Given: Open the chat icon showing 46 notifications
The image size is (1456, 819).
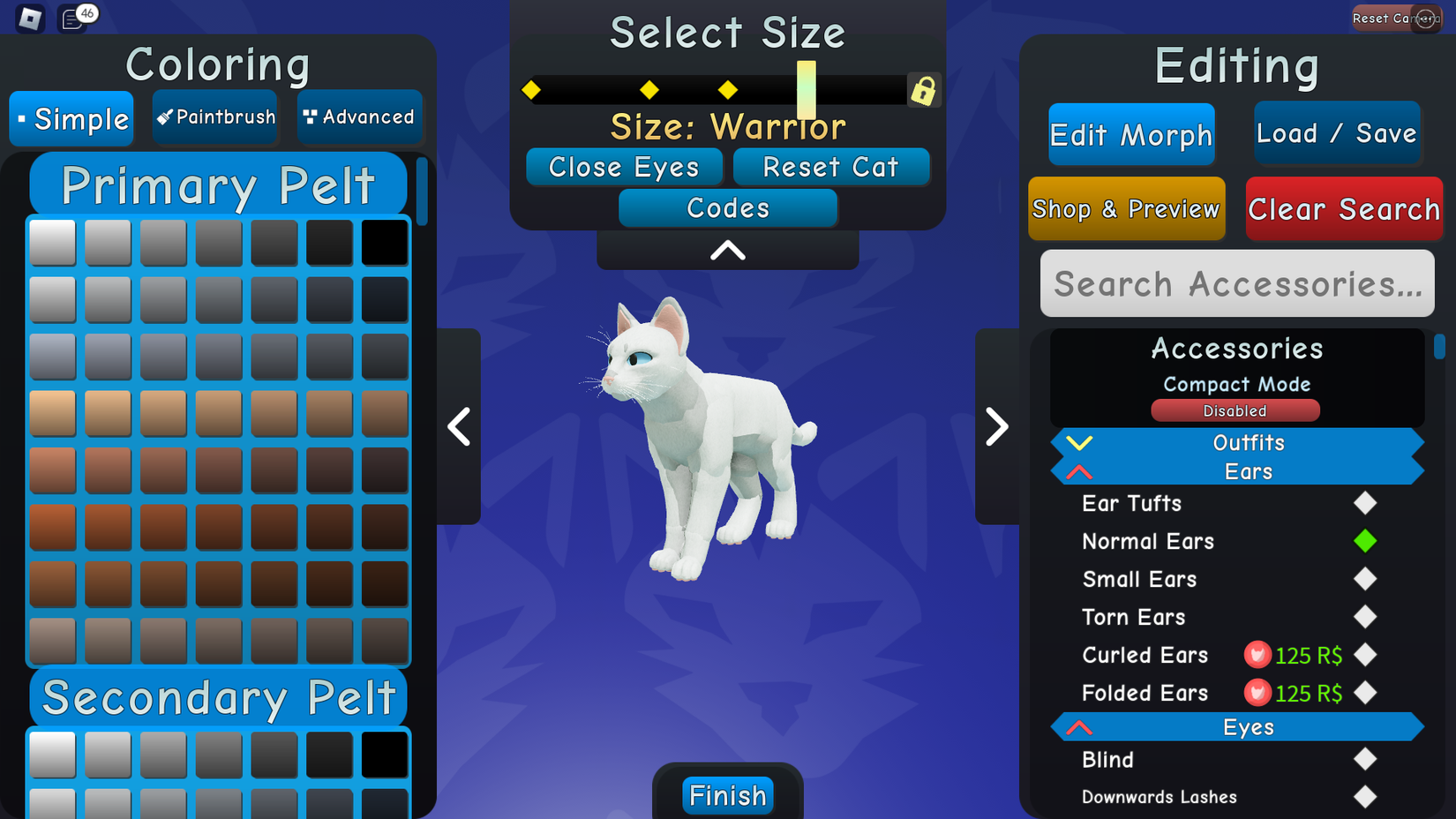Looking at the screenshot, I should 71,18.
